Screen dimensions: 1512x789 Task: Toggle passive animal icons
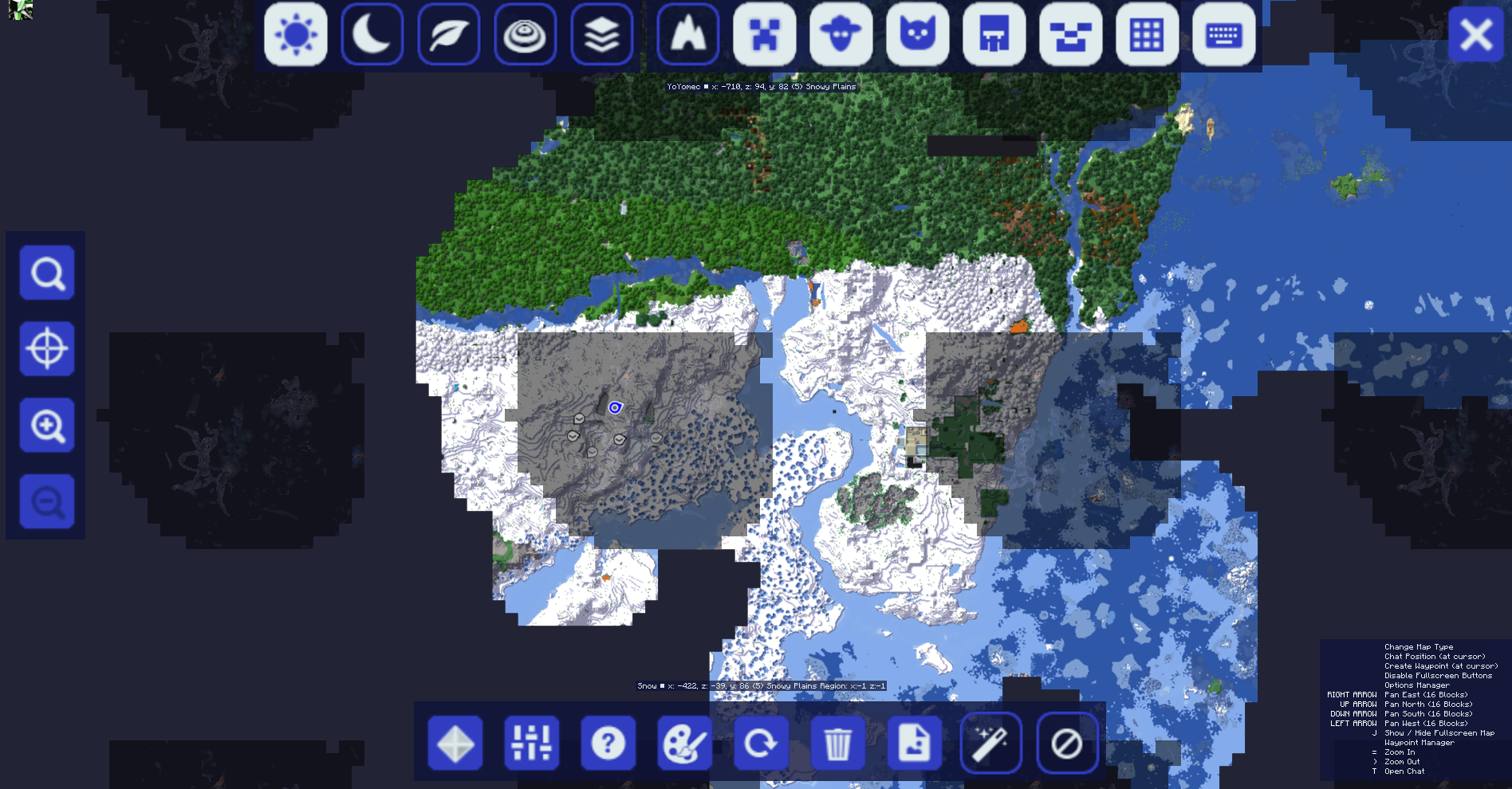click(839, 35)
